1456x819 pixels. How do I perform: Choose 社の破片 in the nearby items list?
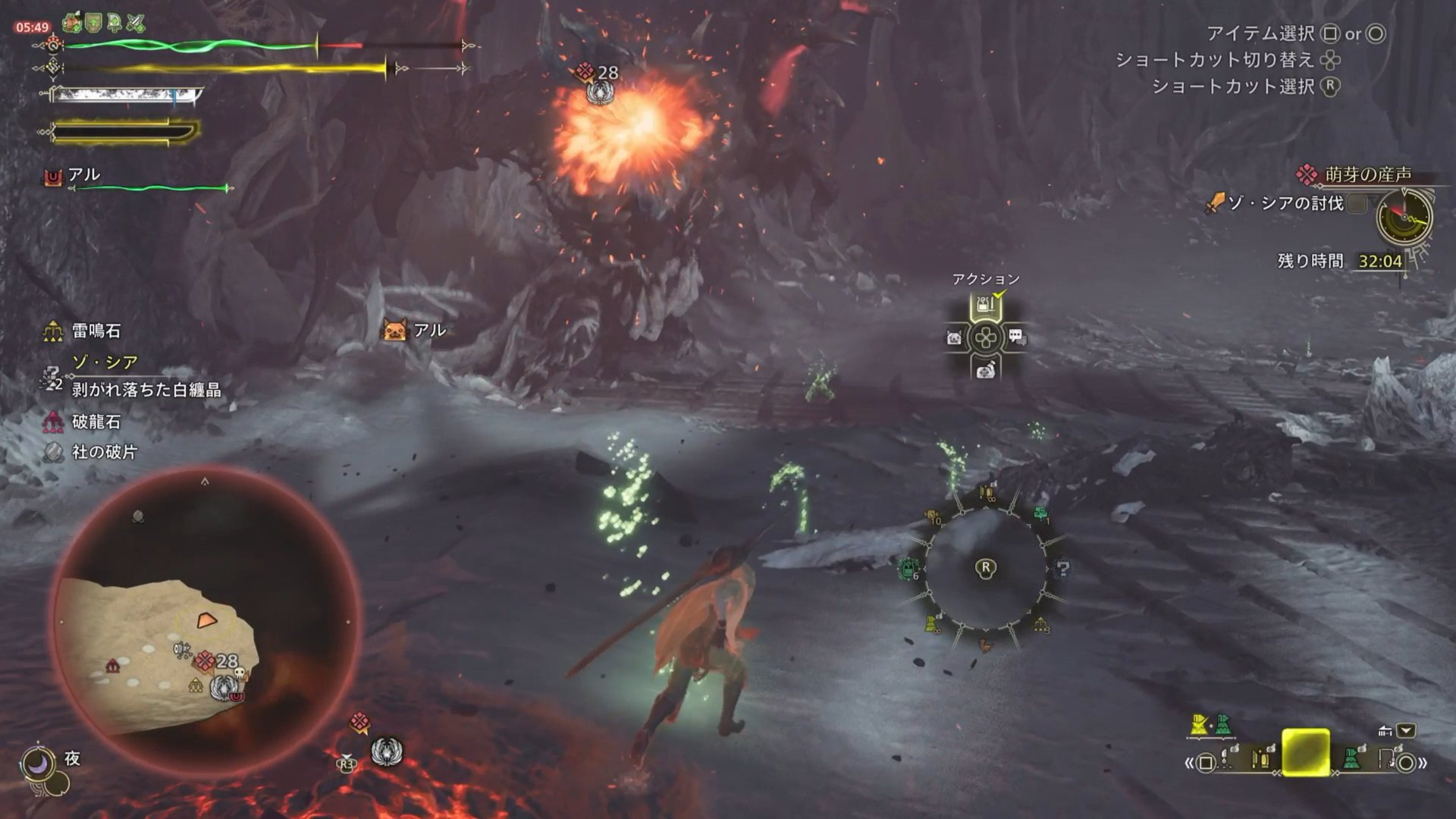pyautogui.click(x=104, y=452)
